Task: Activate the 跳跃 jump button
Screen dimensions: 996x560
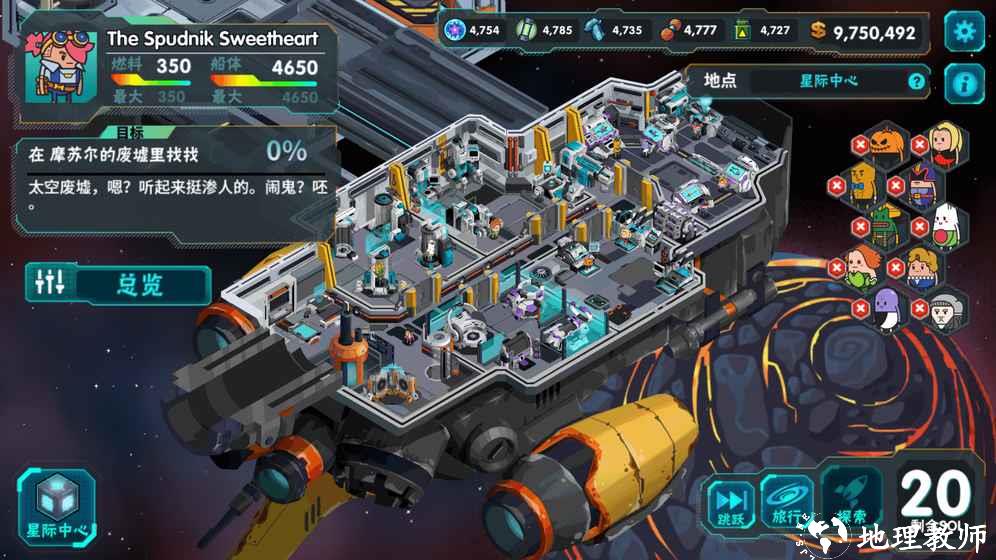Action: point(731,504)
